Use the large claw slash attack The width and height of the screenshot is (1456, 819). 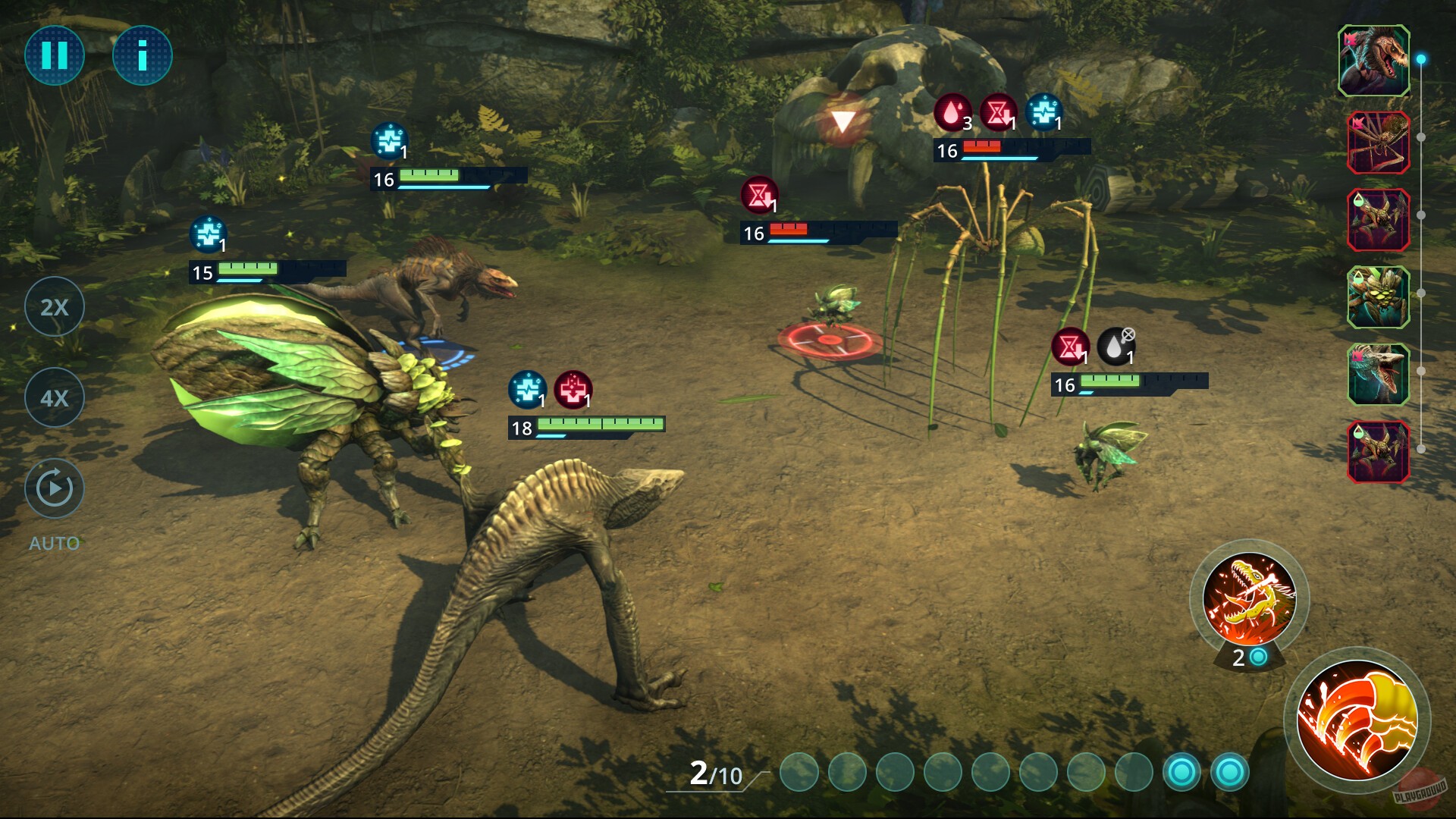coord(1356,720)
